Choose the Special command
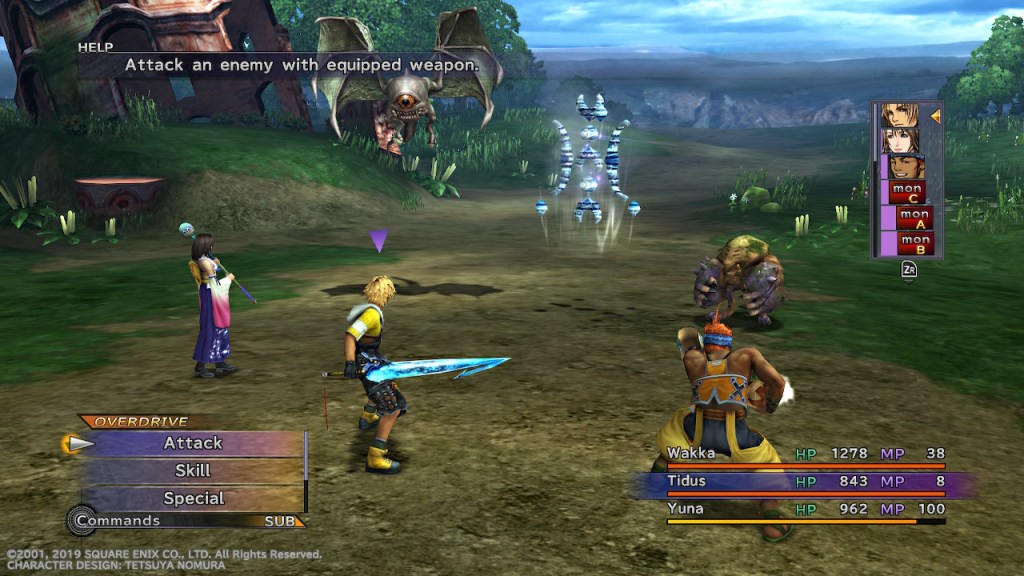The width and height of the screenshot is (1024, 576). [x=193, y=498]
